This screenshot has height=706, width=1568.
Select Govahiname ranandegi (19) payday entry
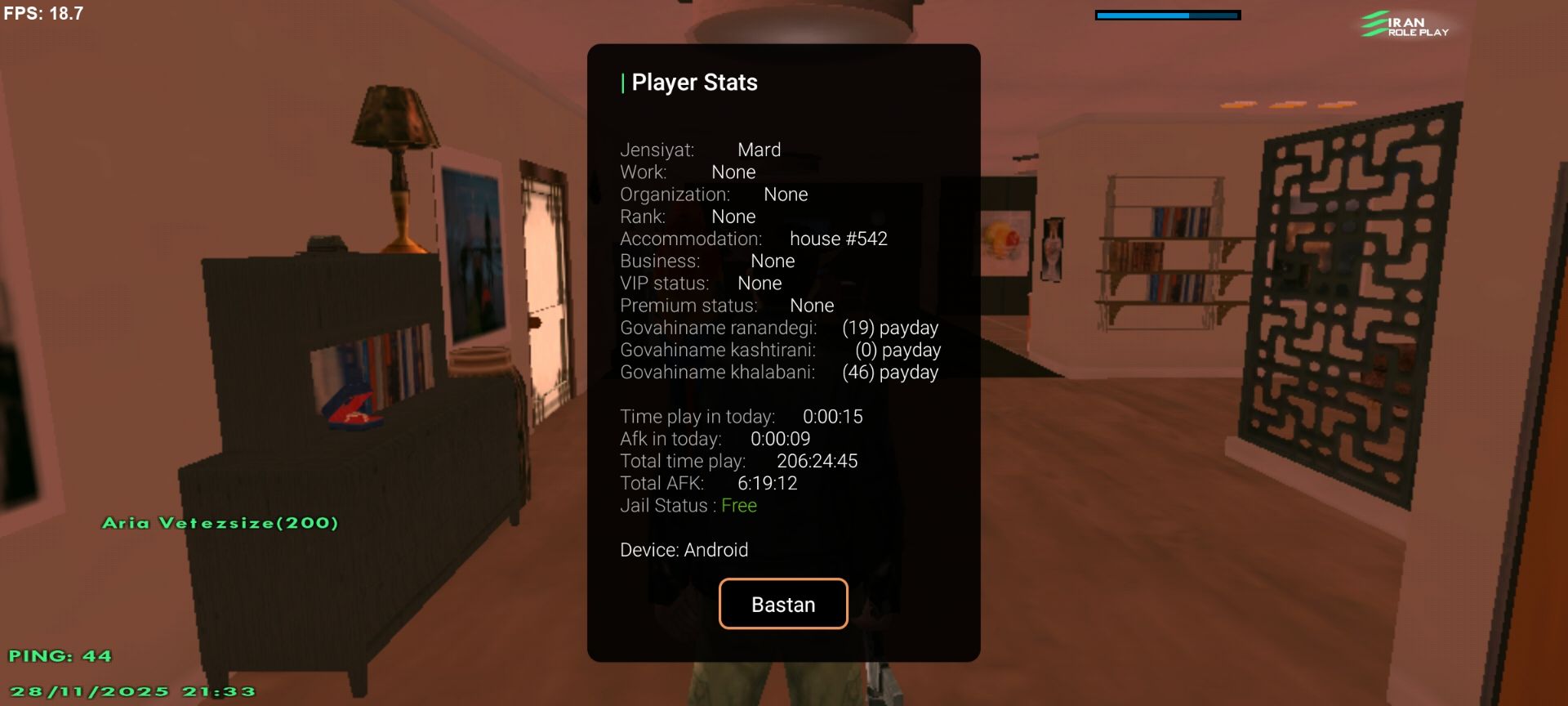pos(779,328)
